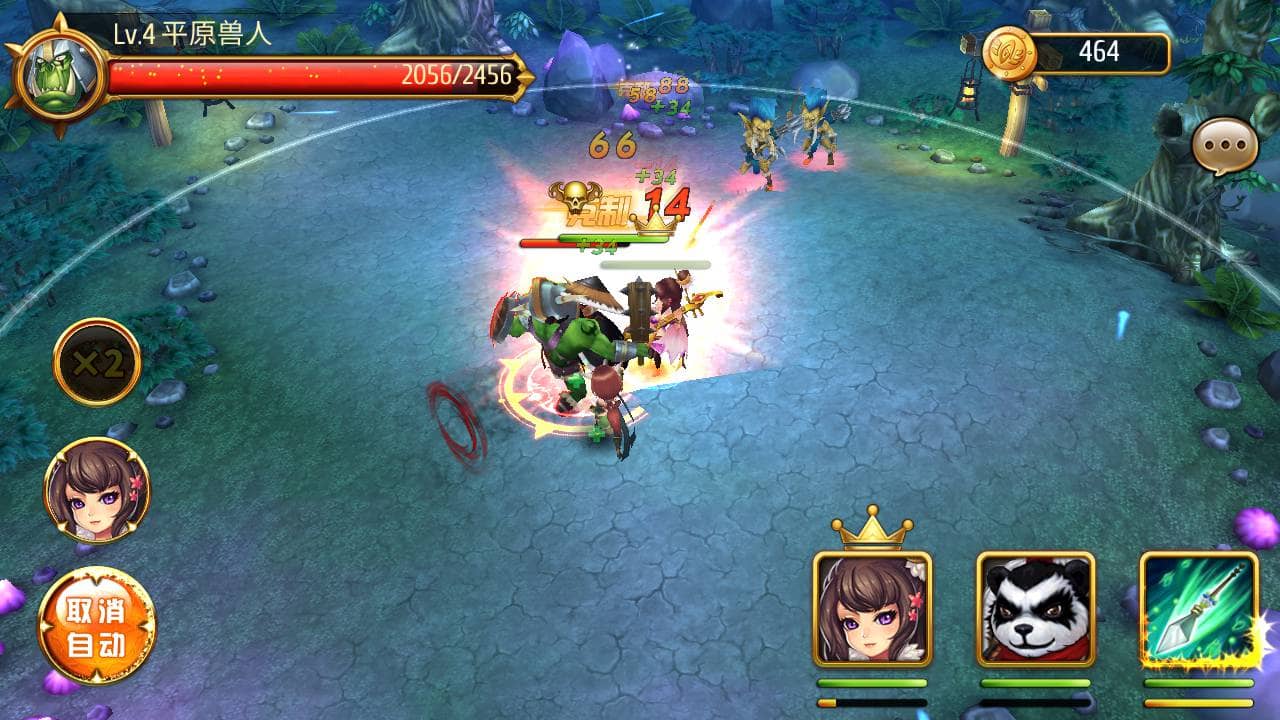The image size is (1280, 720).
Task: Use the glowing green spear skill
Action: pyautogui.click(x=1198, y=609)
